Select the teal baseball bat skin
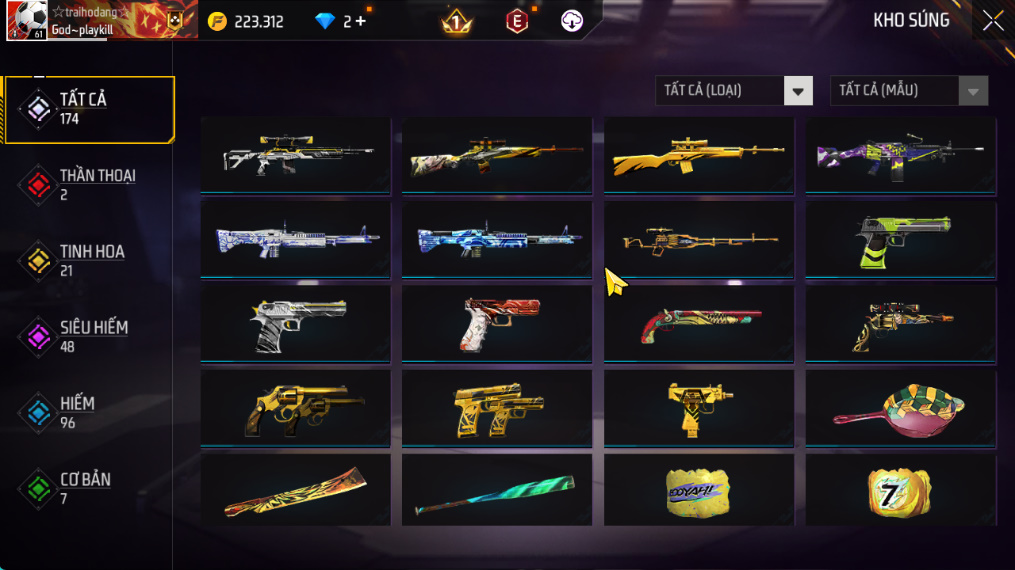1015x570 pixels. (x=497, y=490)
